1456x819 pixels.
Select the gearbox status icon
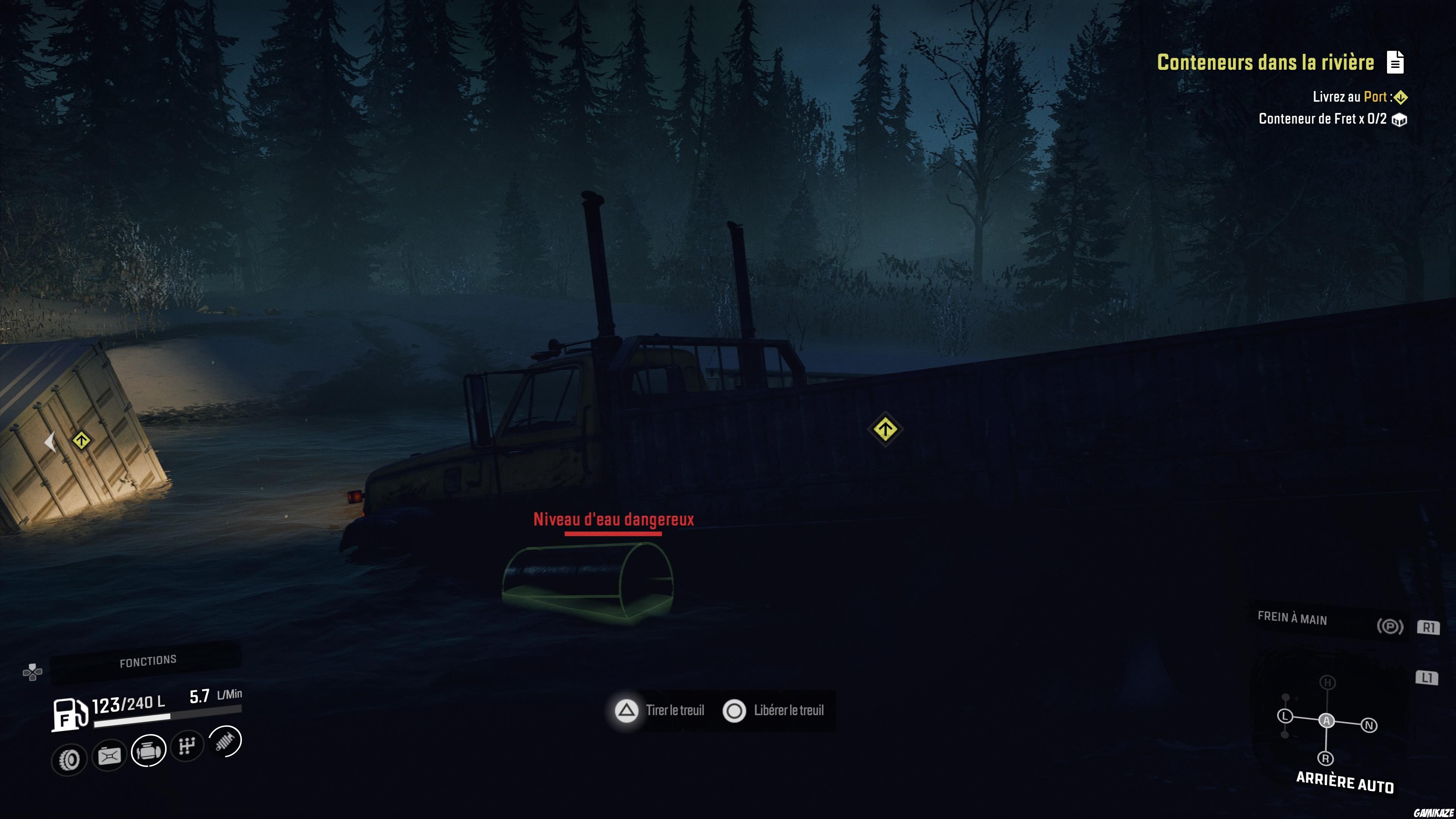(x=187, y=745)
